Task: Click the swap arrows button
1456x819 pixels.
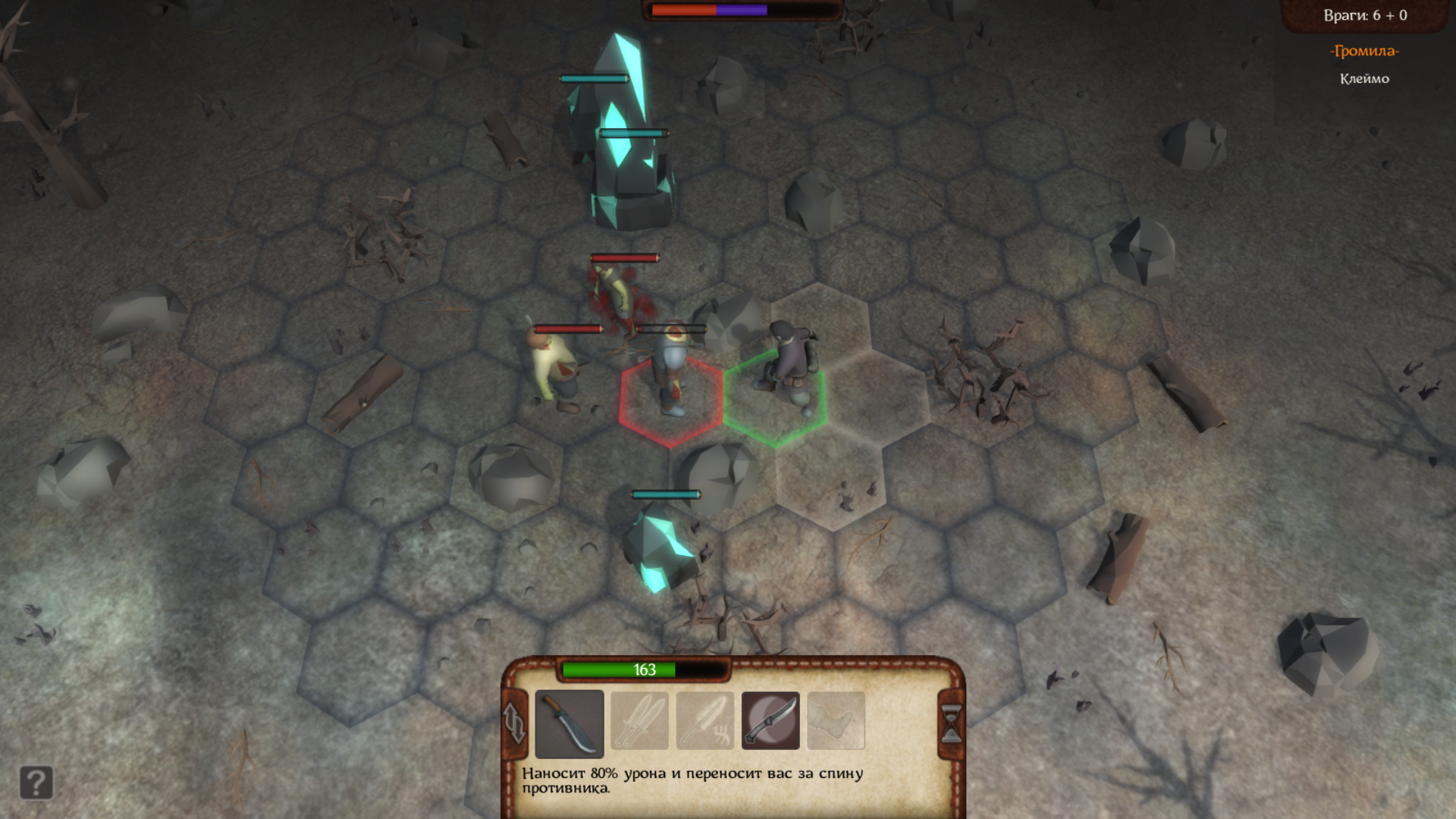Action: click(515, 723)
